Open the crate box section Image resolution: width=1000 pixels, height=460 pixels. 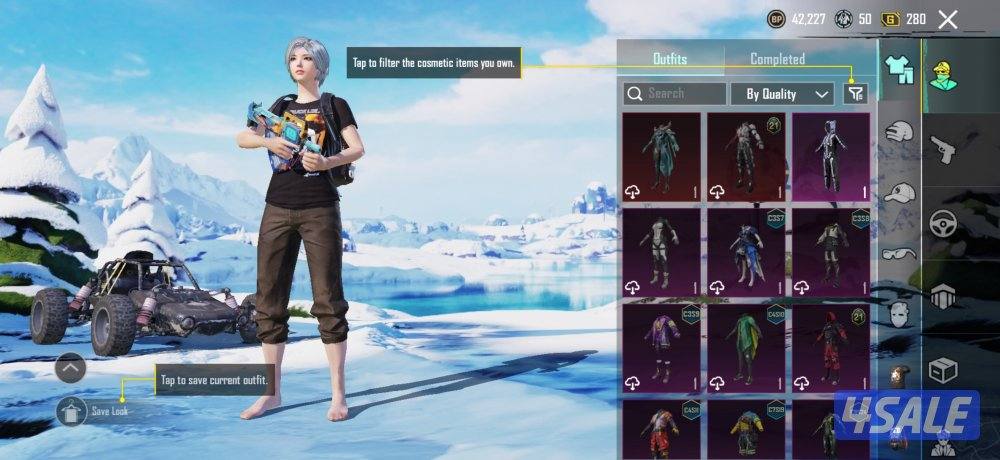coord(943,369)
